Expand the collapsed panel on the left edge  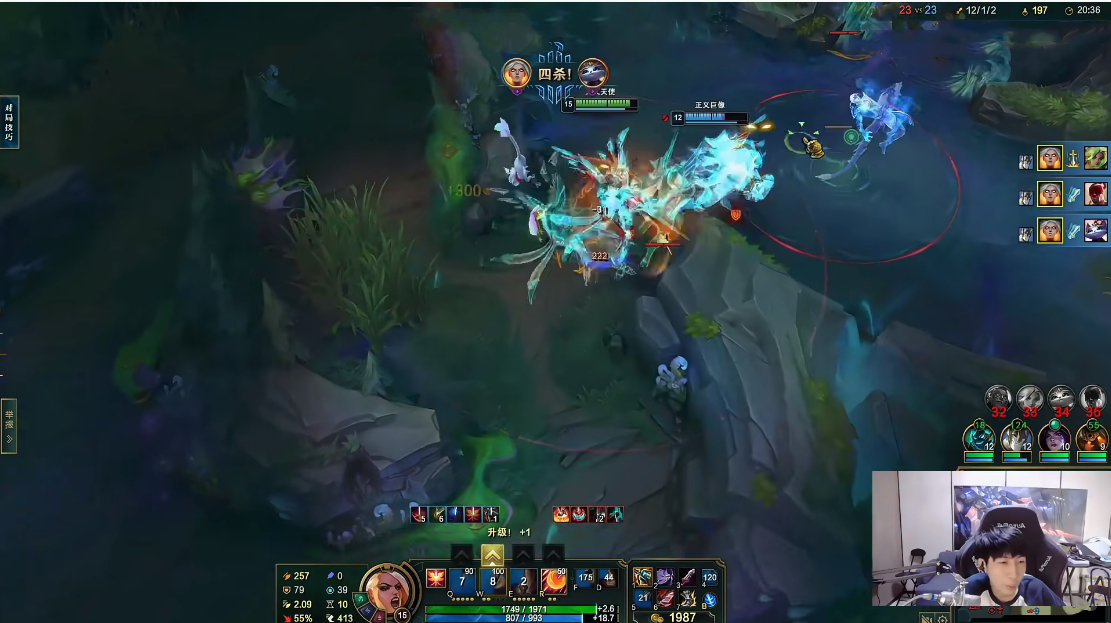[9, 425]
